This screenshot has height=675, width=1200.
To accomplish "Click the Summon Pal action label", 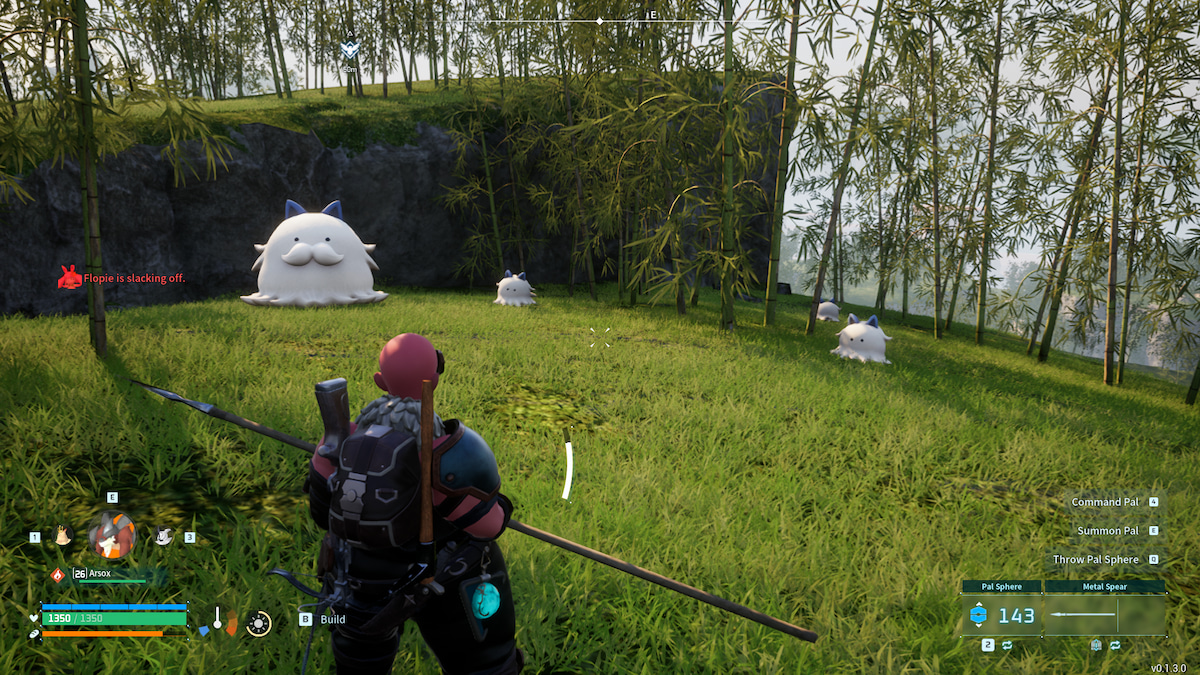I will coord(1107,531).
